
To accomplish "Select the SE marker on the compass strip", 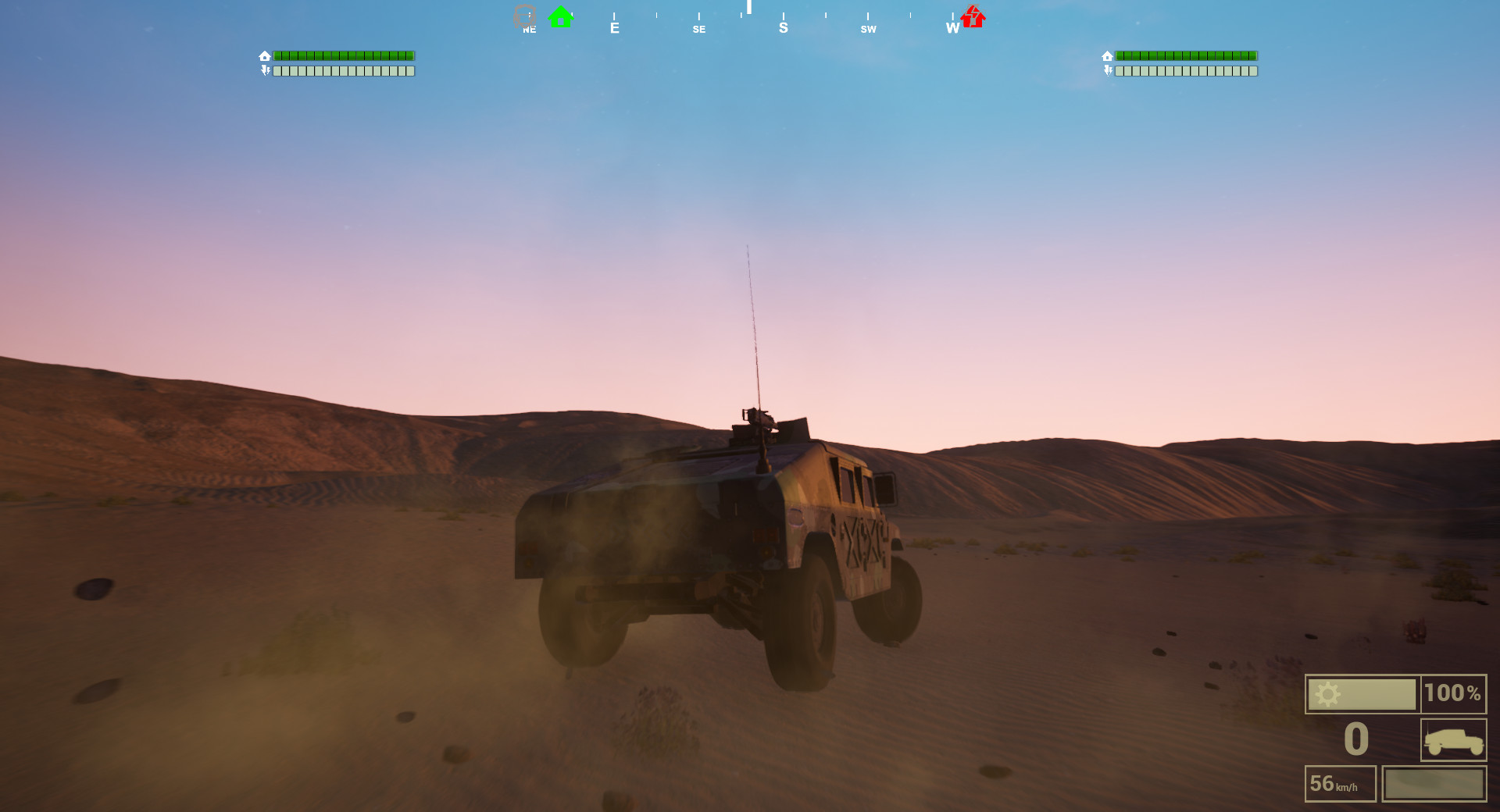I will [x=698, y=28].
